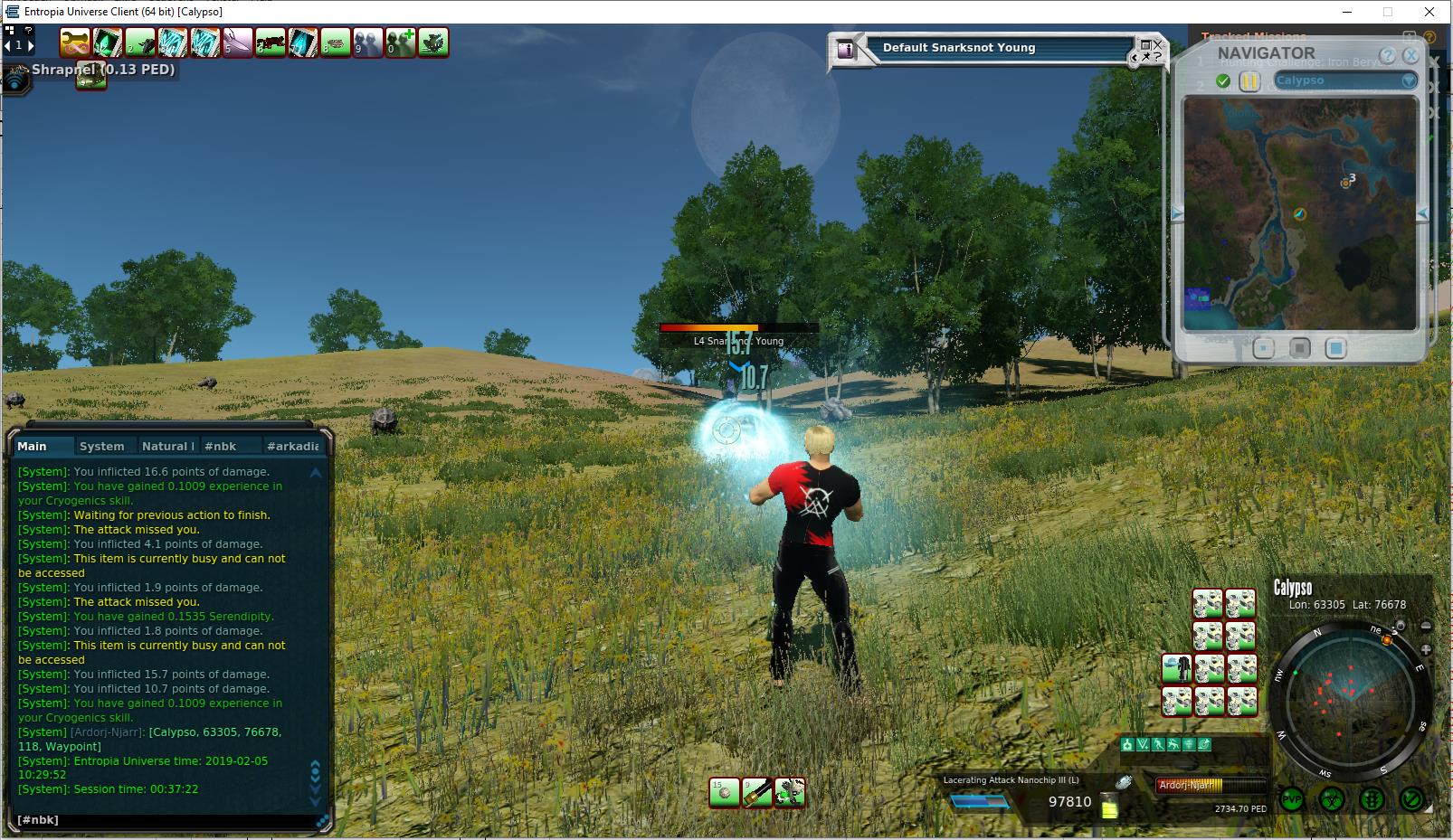Click waypoint marker 3 on Navigator map
1453x840 pixels.
coord(1346,183)
